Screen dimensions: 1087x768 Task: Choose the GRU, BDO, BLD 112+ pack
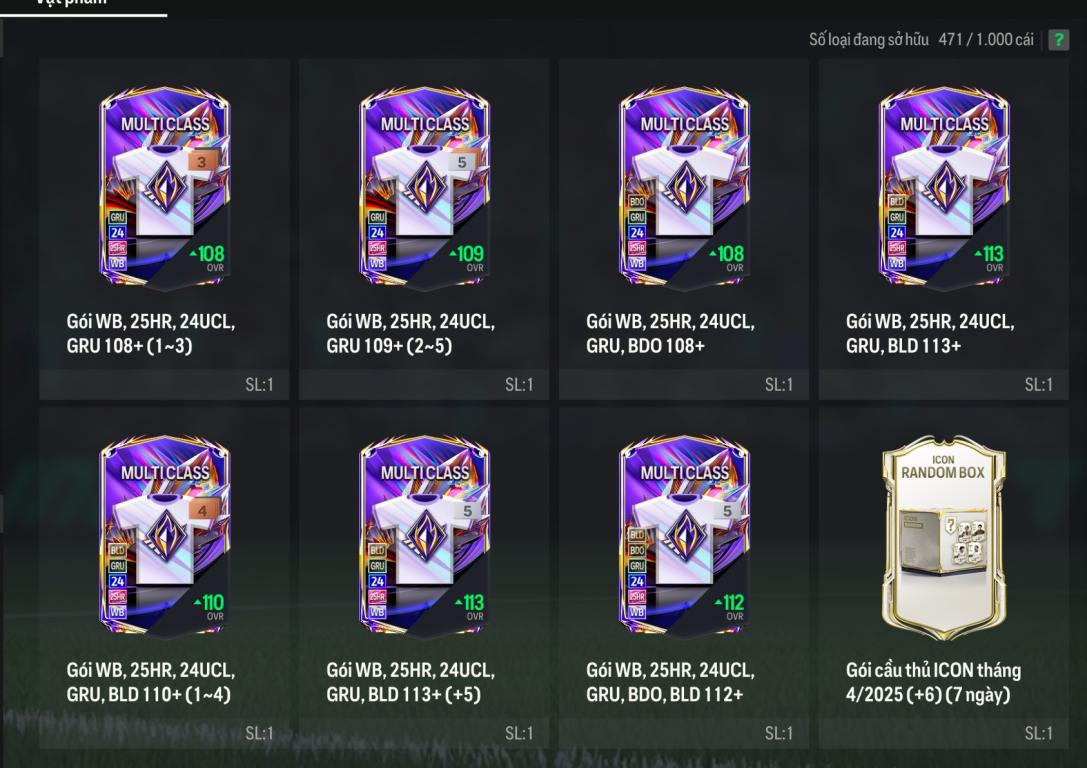(x=684, y=535)
